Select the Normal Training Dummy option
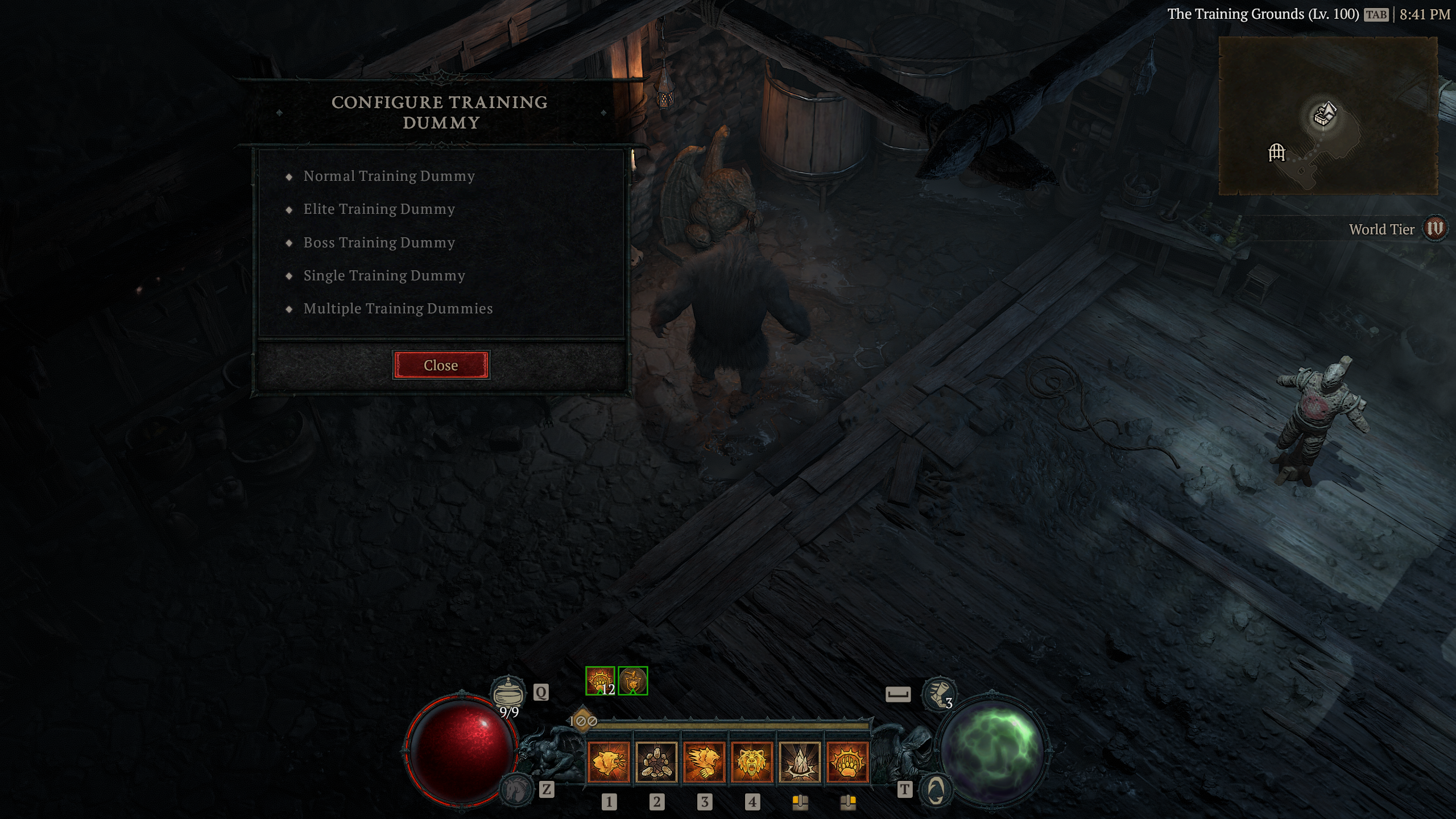The height and width of the screenshot is (819, 1456). (388, 176)
